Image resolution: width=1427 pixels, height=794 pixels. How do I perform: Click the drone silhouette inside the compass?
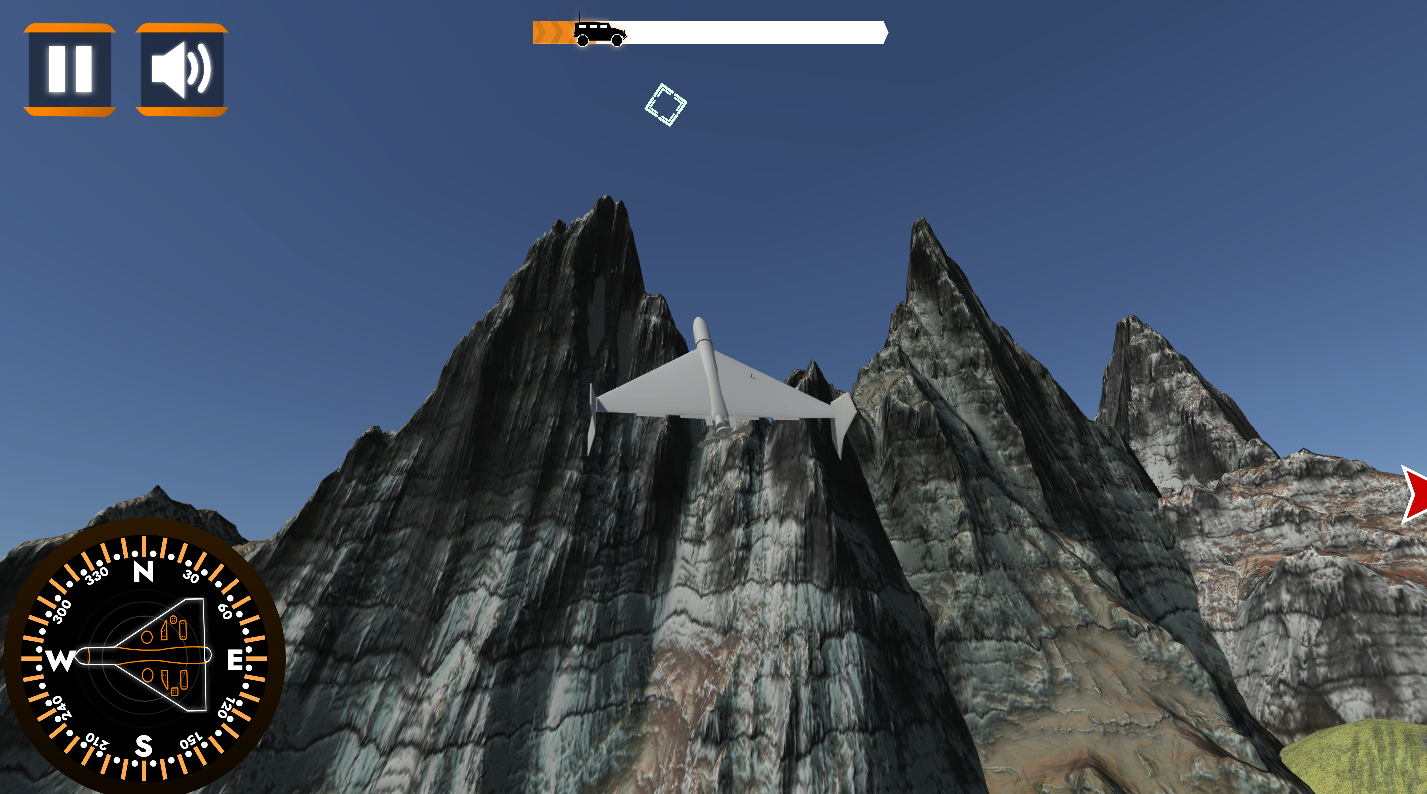(x=147, y=657)
